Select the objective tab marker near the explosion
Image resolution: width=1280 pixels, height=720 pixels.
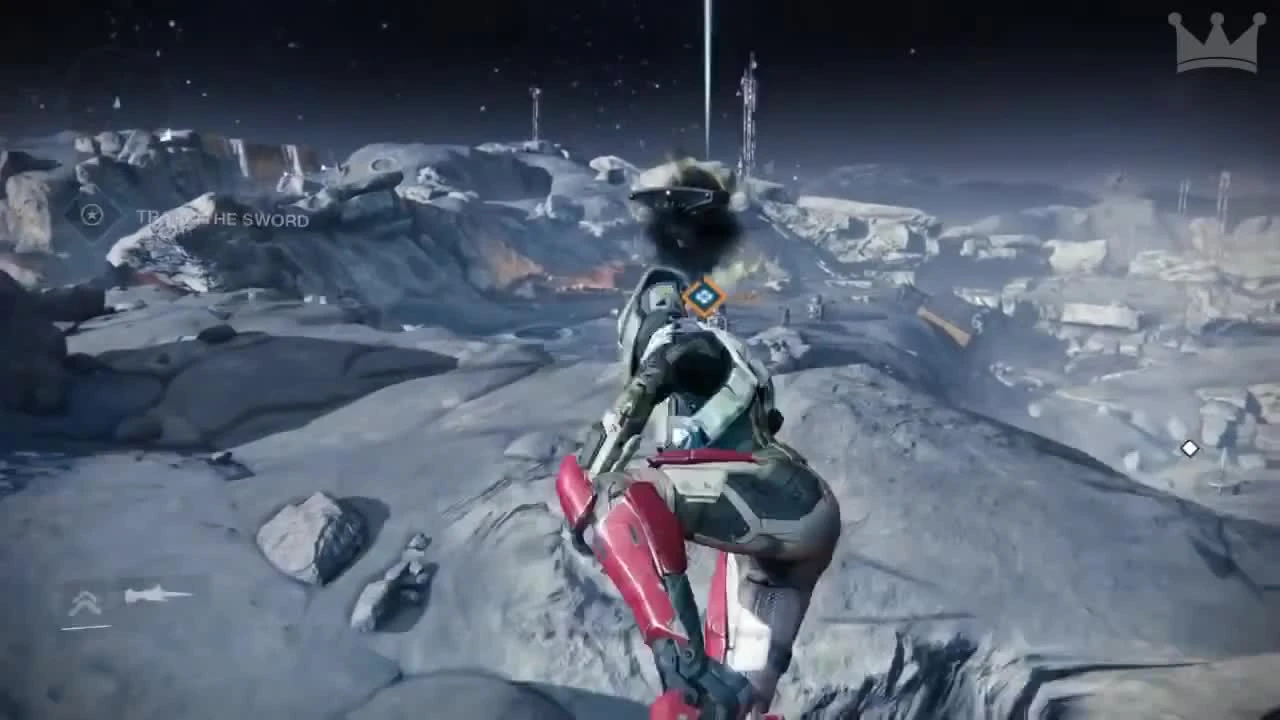click(704, 296)
